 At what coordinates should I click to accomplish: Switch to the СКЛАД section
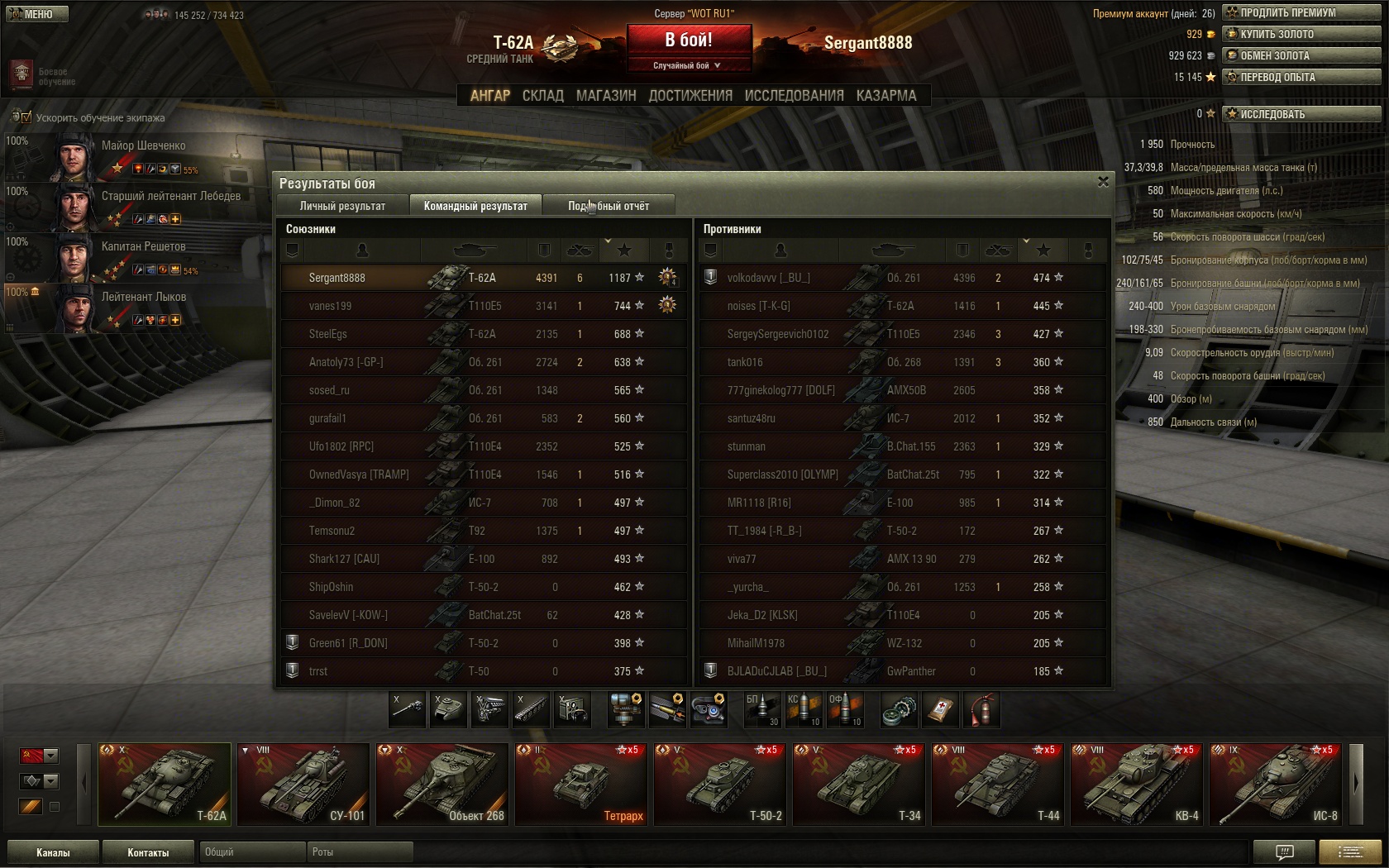542,96
